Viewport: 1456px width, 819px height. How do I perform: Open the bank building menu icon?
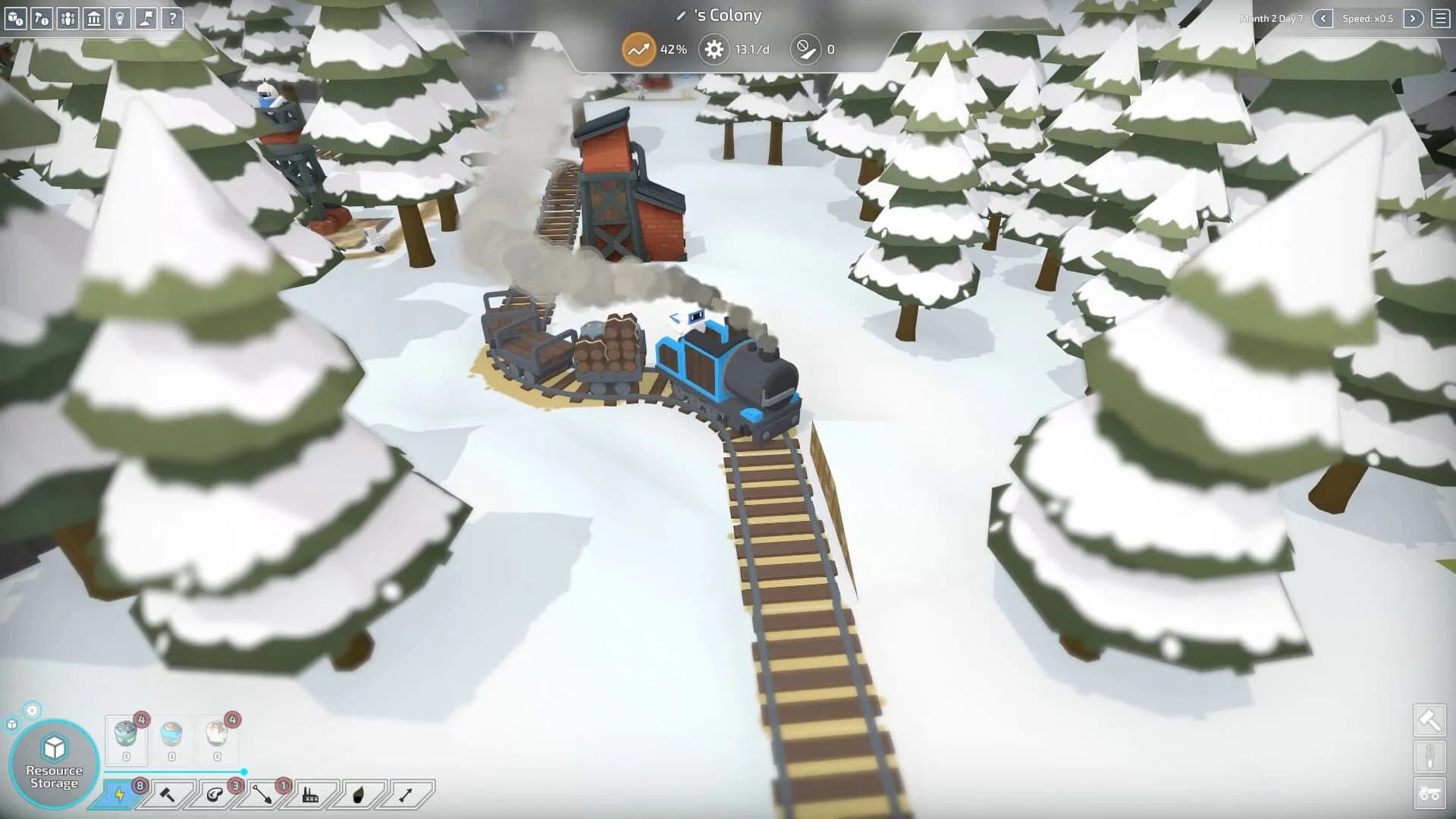[93, 19]
